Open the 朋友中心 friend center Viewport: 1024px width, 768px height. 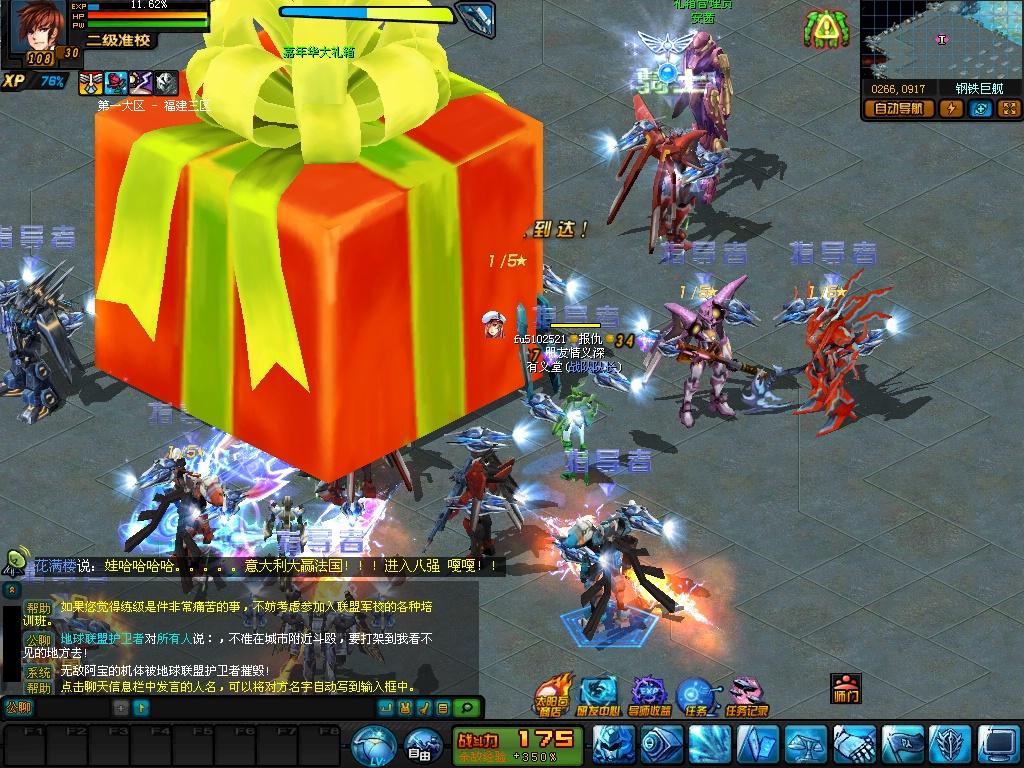pyautogui.click(x=599, y=694)
